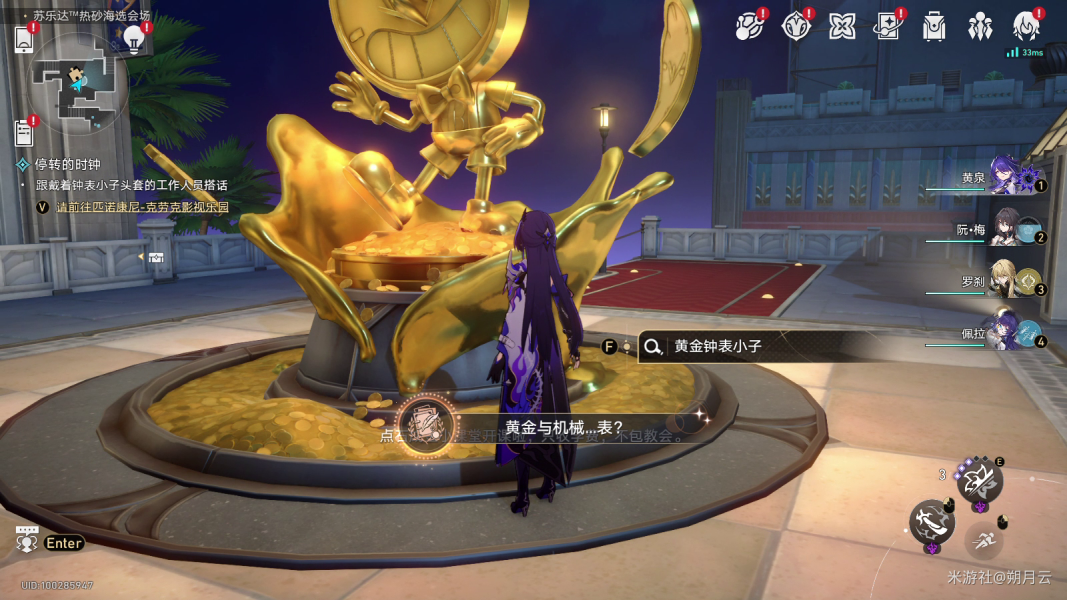Viewport: 1067px width, 600px height.
Task: Open the branching-nodes icon in the top bar
Action: (749, 26)
